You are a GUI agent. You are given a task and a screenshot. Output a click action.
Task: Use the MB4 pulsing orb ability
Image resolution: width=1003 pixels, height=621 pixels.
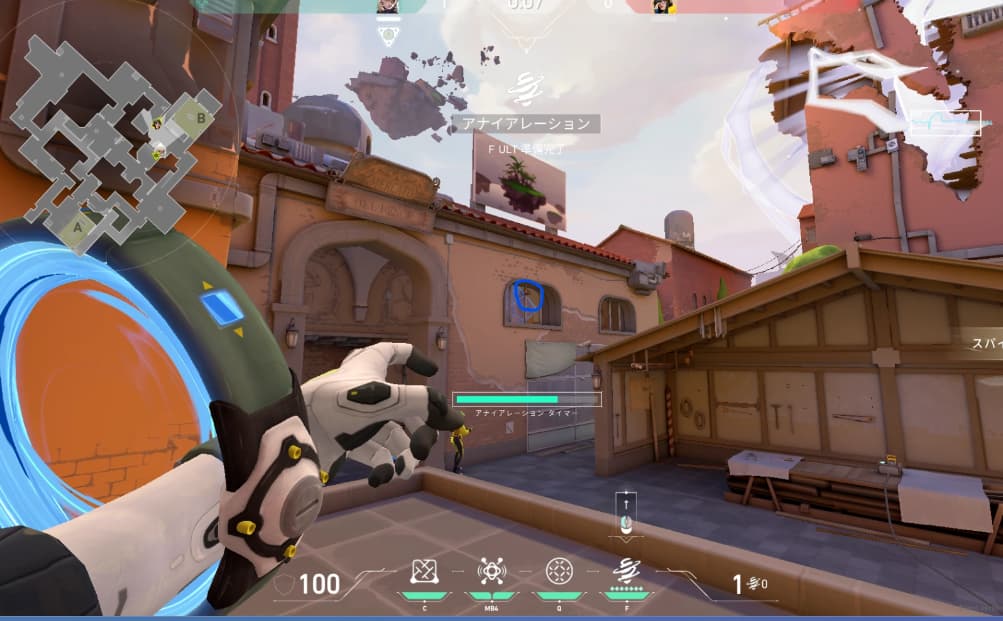coord(491,571)
